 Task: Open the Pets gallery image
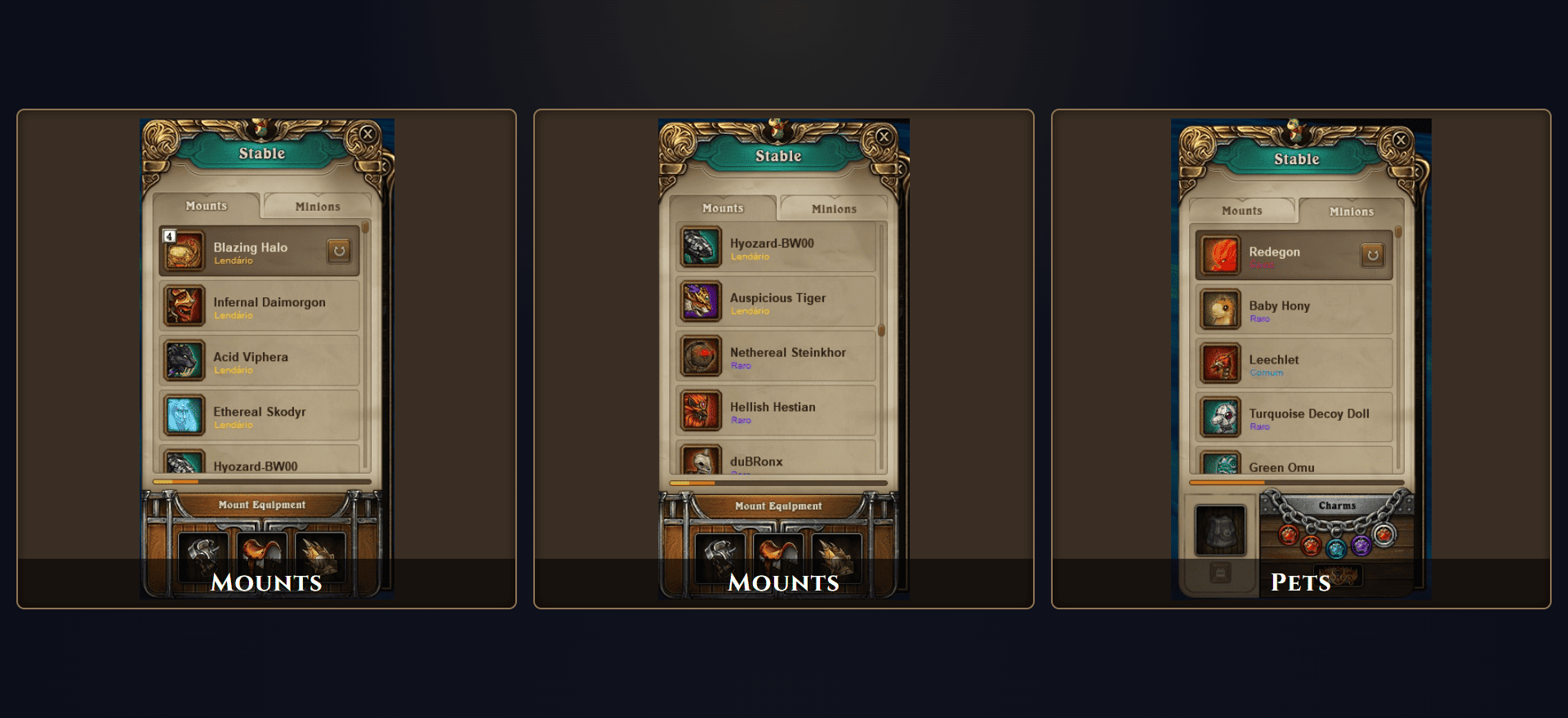[1300, 359]
